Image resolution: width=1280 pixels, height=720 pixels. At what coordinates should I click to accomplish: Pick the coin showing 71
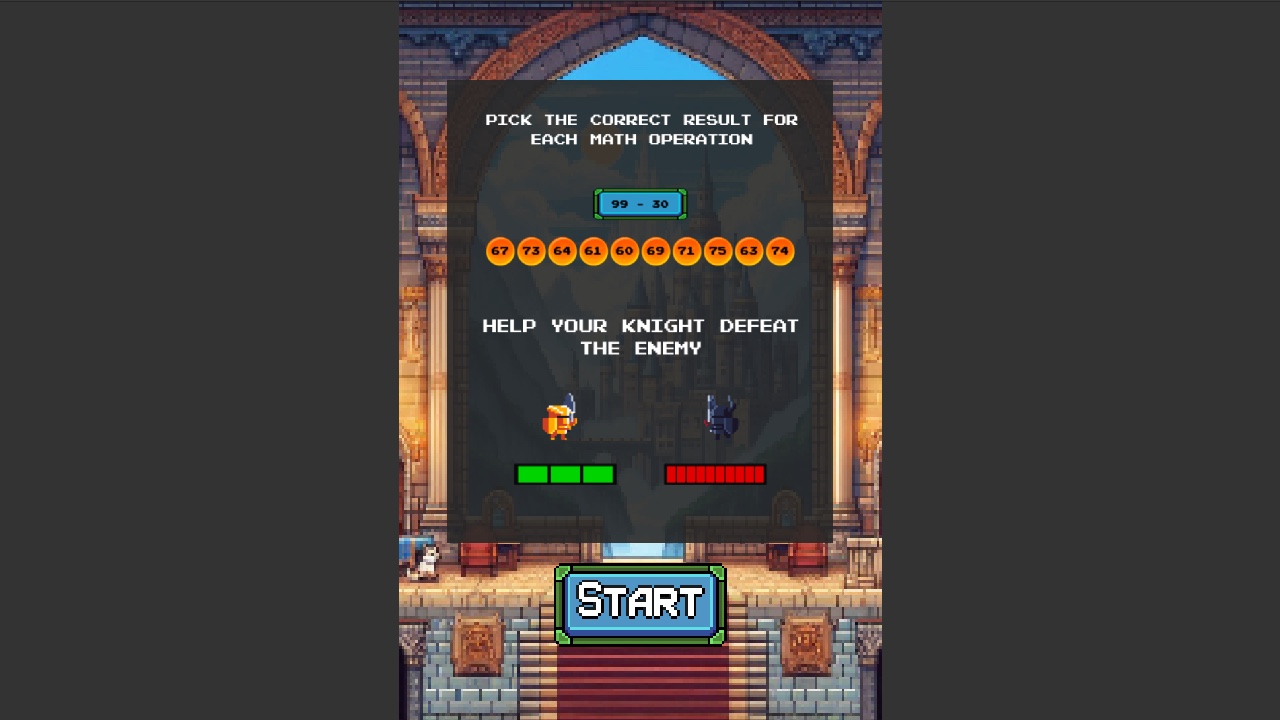687,251
